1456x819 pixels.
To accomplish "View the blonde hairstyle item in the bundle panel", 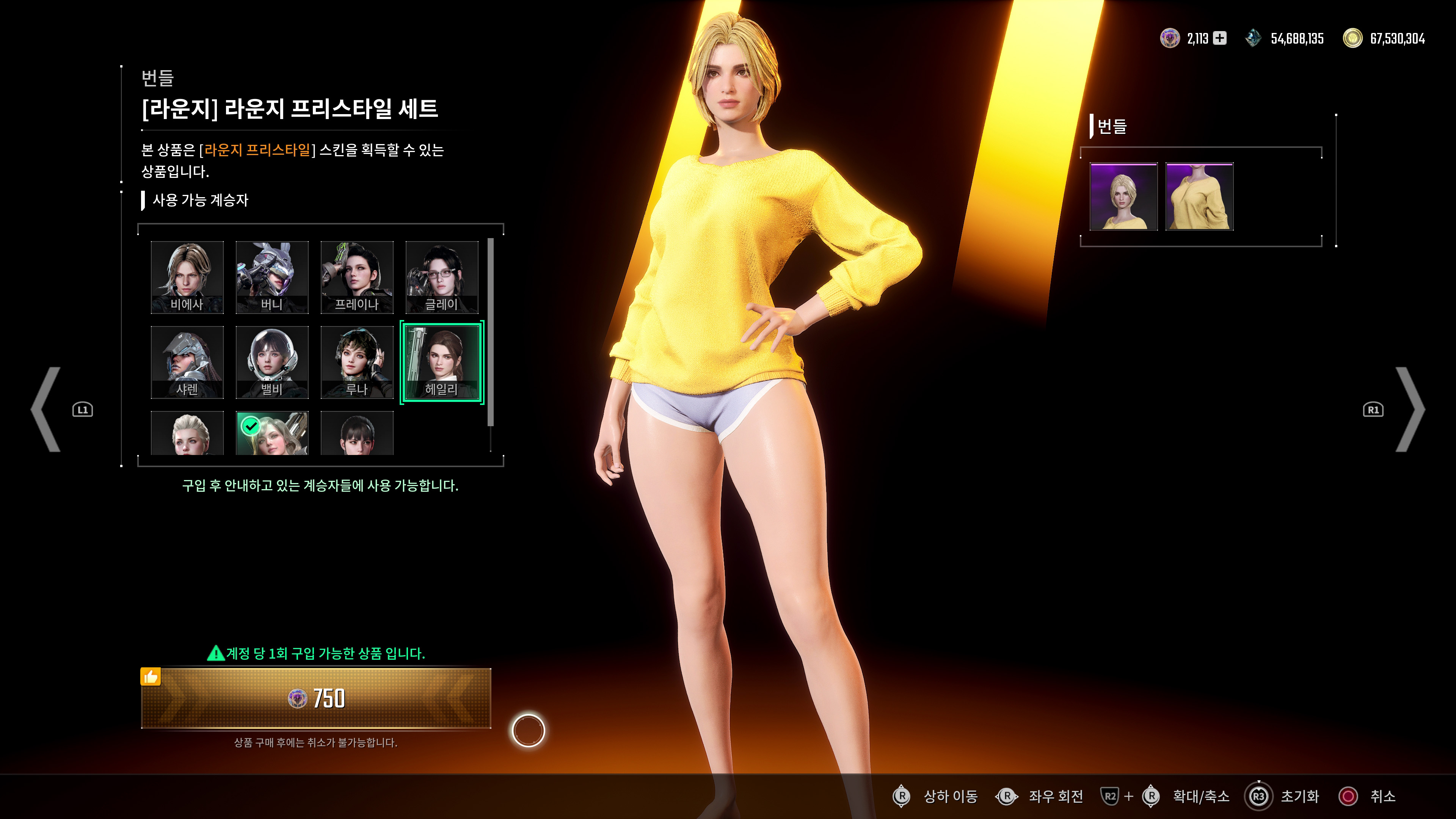I will tap(1123, 197).
